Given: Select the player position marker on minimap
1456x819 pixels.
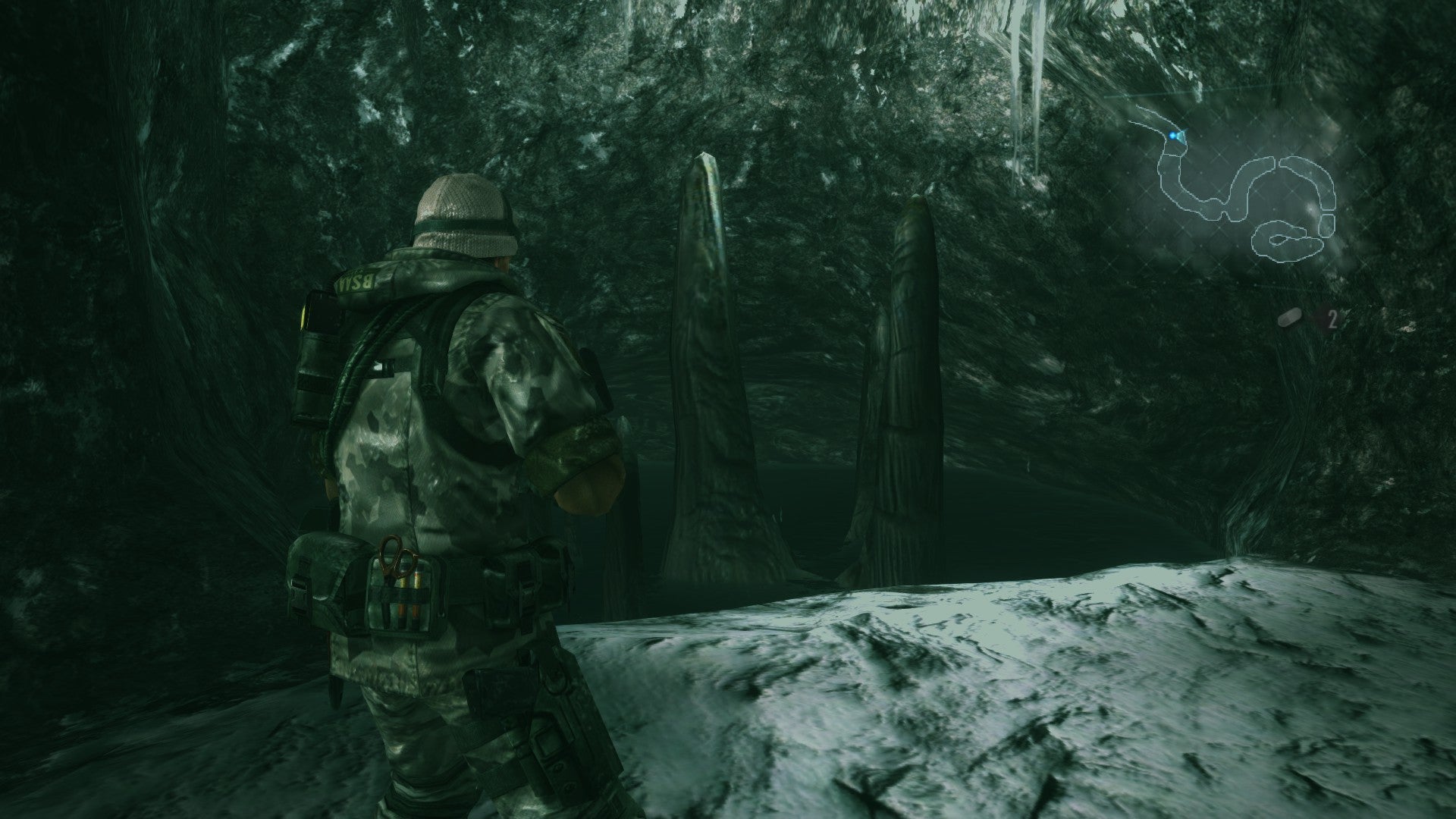Looking at the screenshot, I should coord(1172,135).
